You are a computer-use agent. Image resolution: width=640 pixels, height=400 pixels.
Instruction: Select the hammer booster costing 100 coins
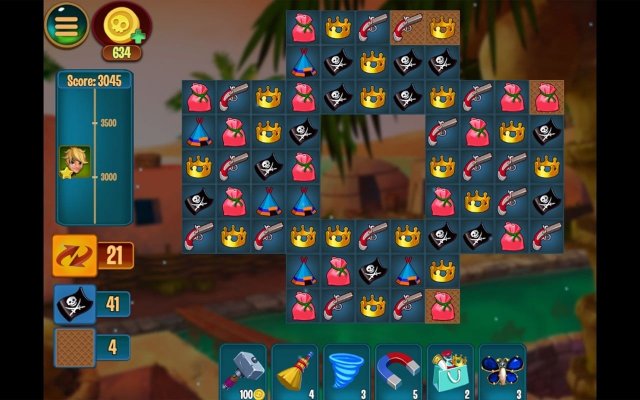point(242,371)
